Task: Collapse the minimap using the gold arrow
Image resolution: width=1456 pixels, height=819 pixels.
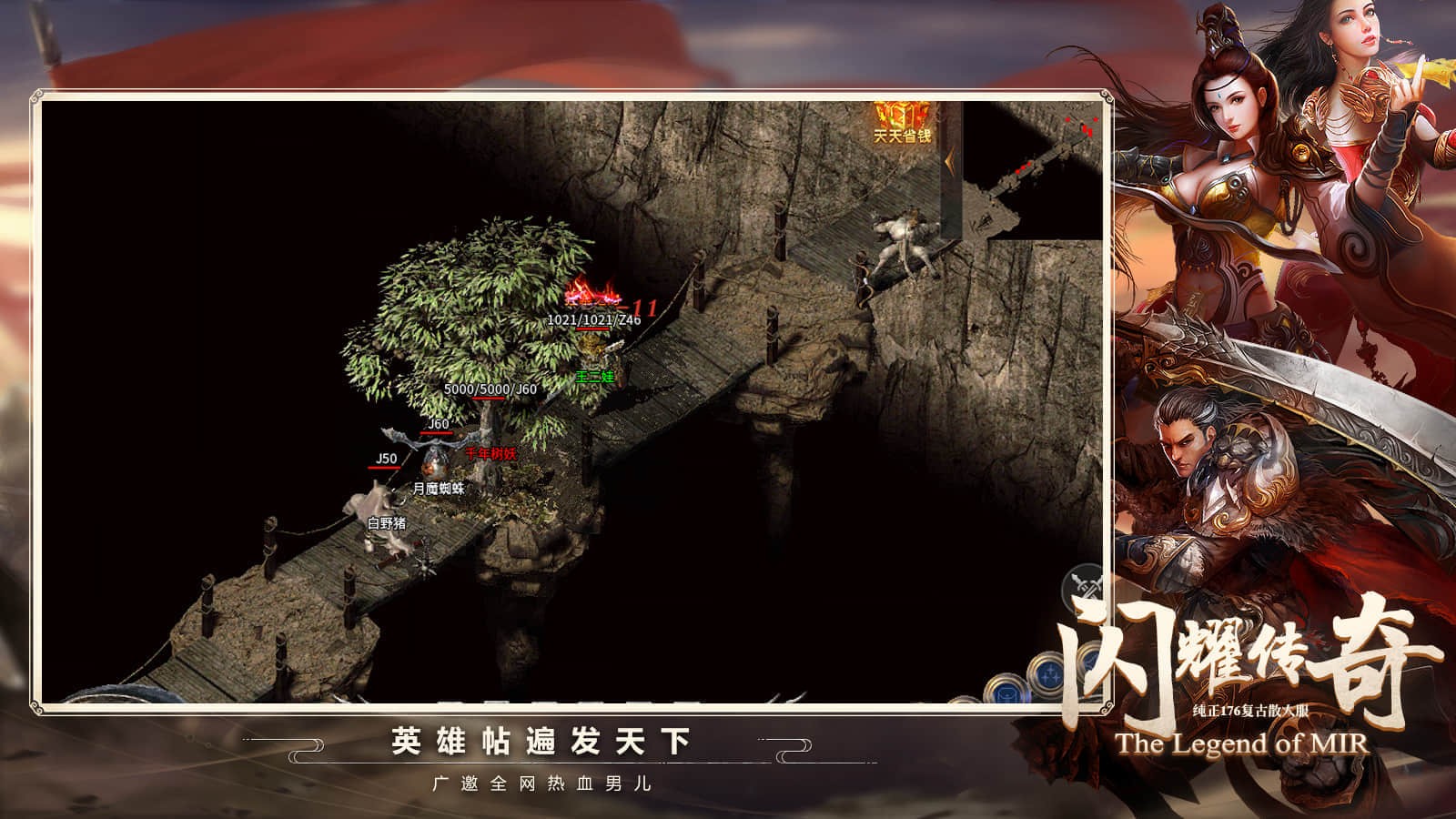Action: coord(949,159)
